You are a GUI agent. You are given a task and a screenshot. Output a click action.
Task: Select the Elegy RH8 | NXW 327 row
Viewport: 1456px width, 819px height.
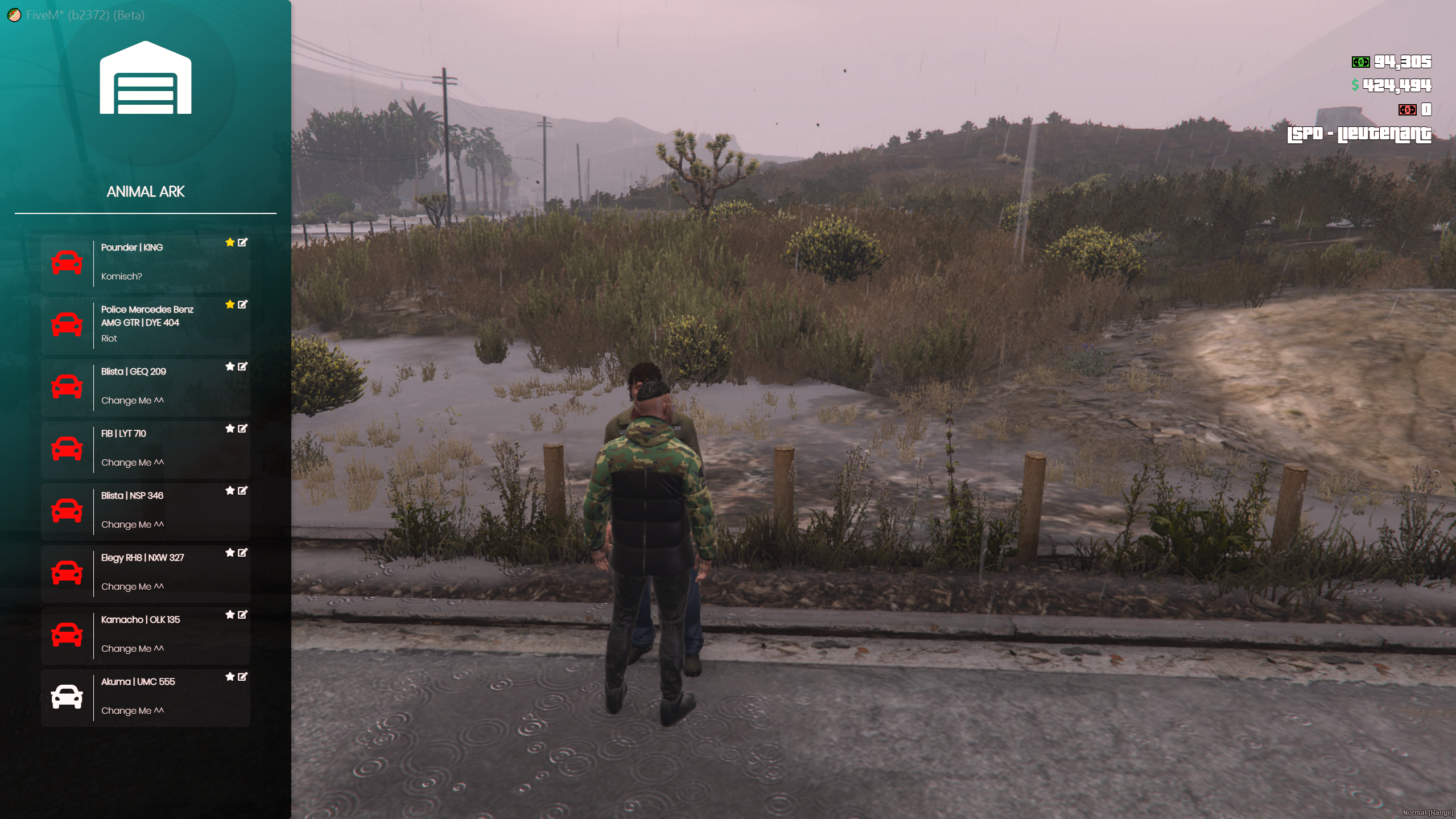[x=145, y=573]
